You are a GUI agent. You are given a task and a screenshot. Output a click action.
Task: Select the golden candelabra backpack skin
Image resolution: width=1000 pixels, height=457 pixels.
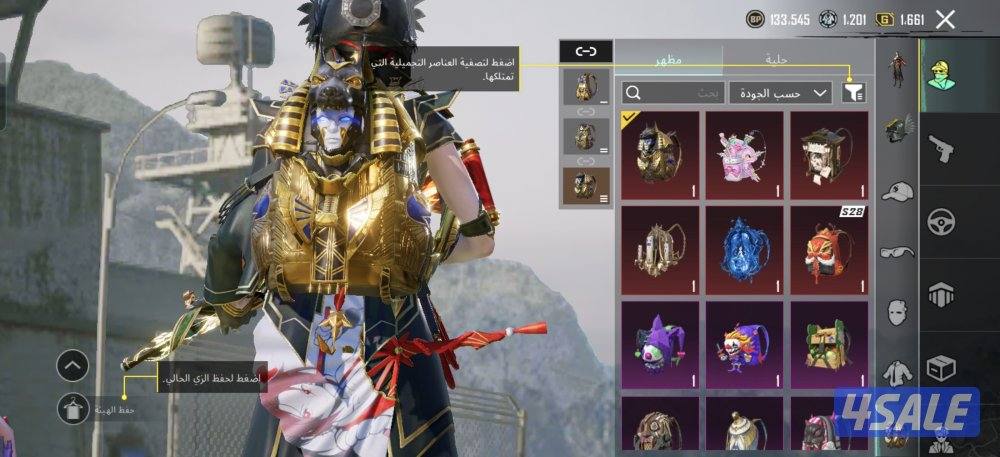tap(659, 246)
